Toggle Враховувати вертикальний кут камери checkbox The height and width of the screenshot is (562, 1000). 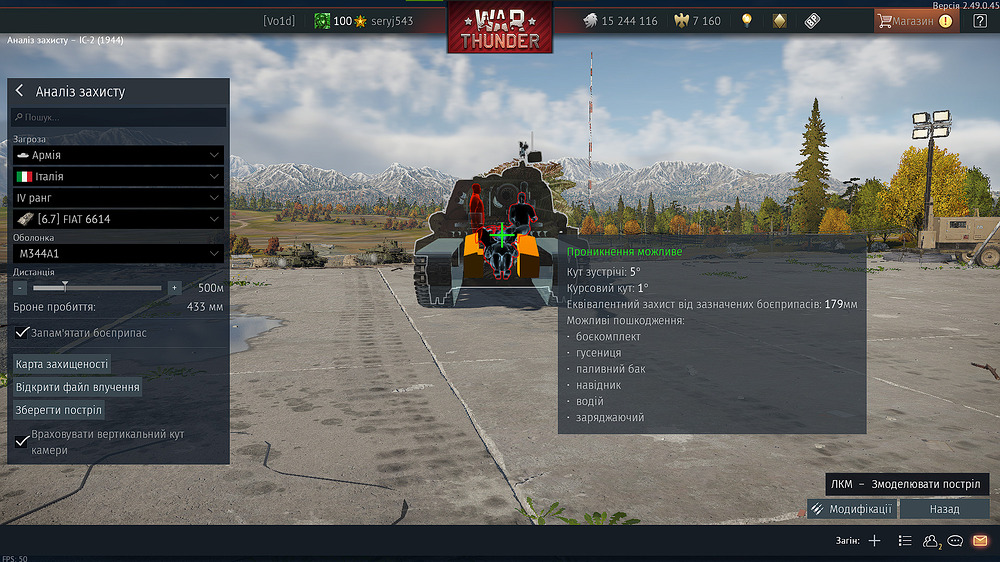click(22, 441)
